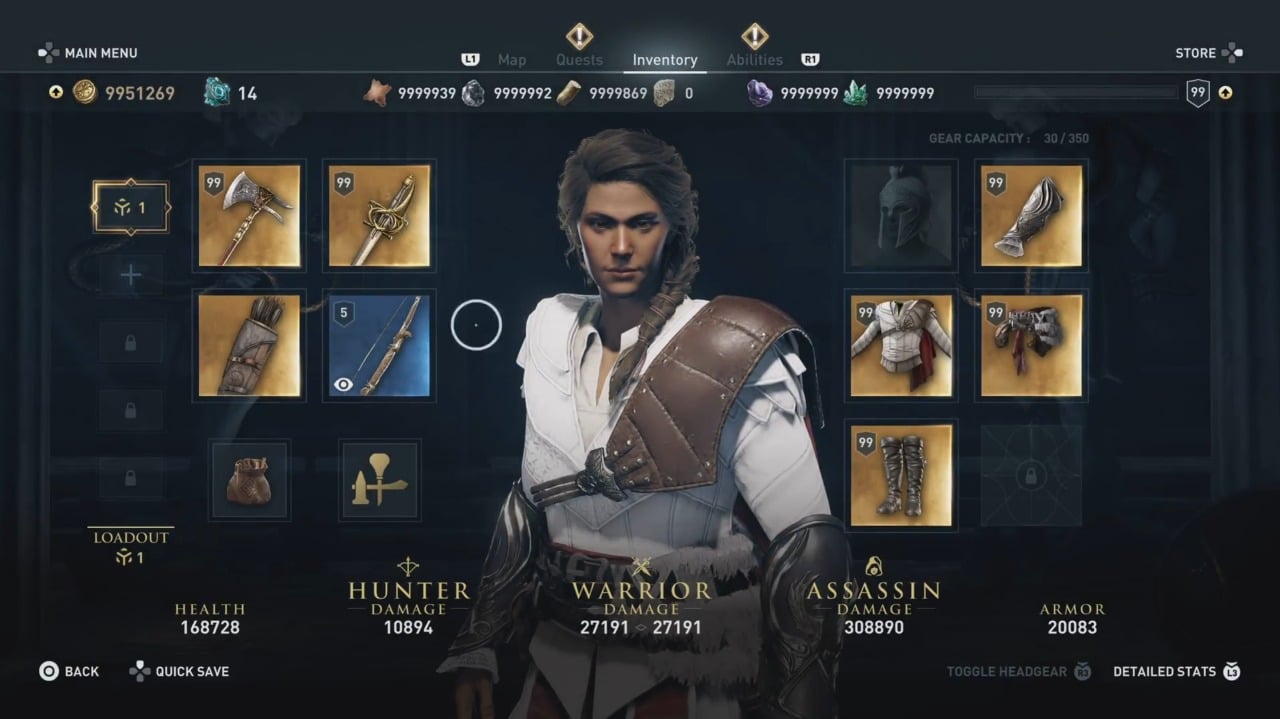Switch to the Map tab

(511, 60)
